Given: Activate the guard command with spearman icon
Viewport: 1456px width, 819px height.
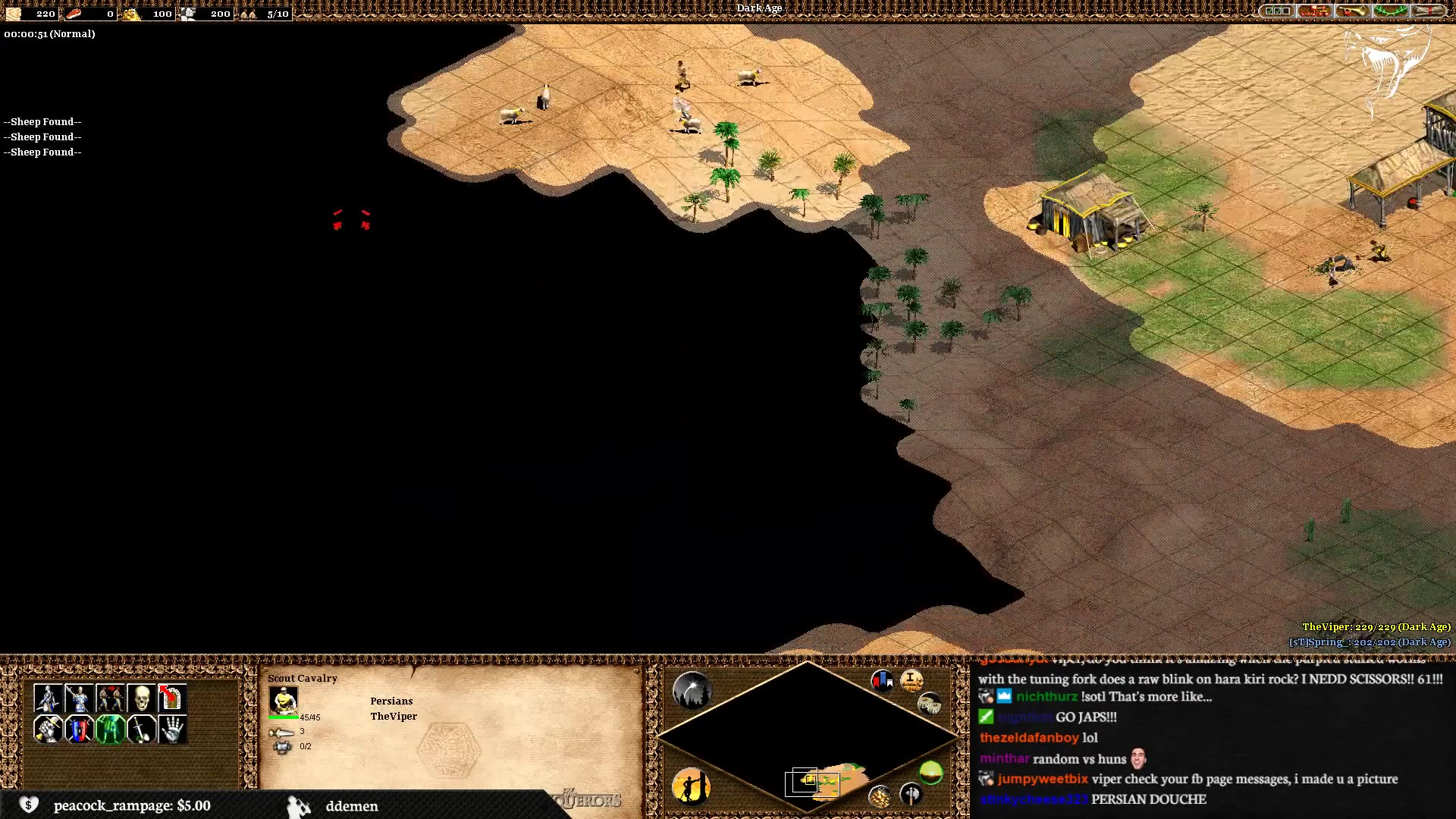Looking at the screenshot, I should [79, 698].
